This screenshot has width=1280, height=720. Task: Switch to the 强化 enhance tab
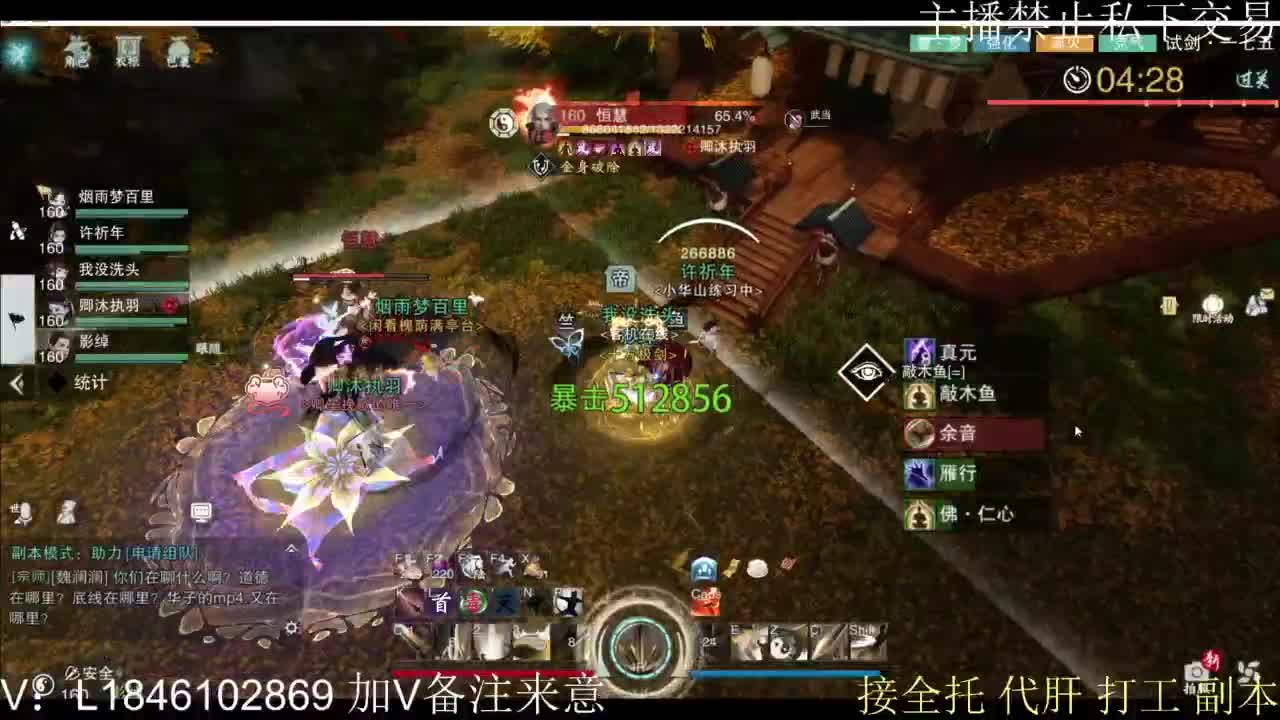(1001, 44)
